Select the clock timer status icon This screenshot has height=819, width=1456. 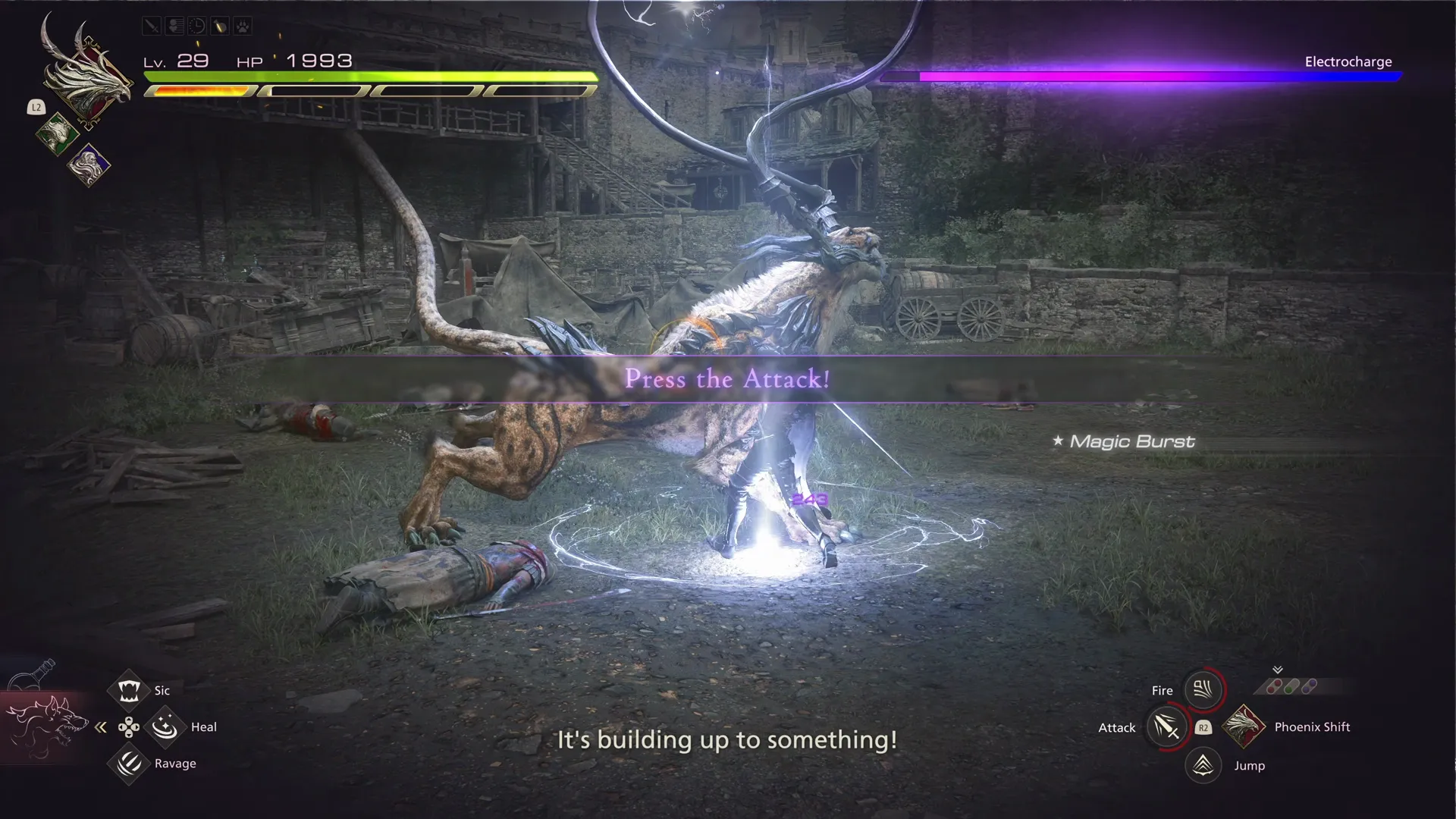point(196,26)
